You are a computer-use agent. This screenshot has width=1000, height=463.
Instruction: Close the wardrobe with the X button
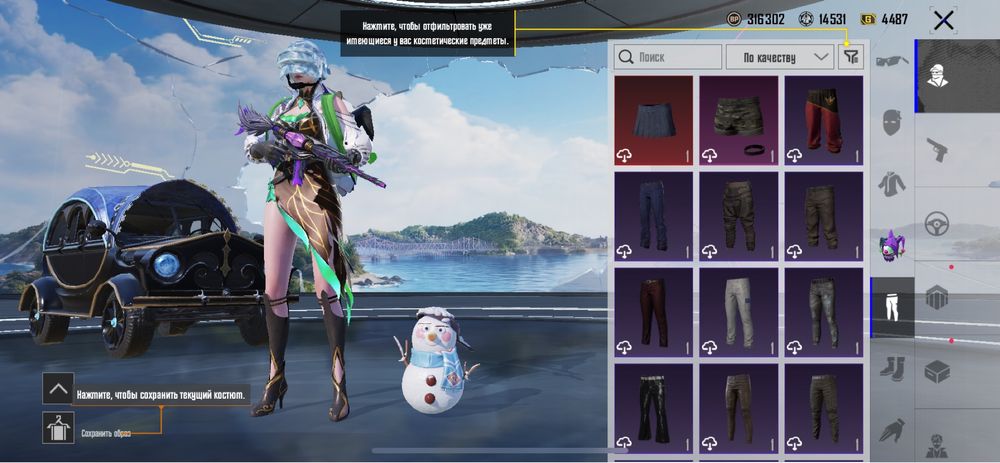click(942, 19)
